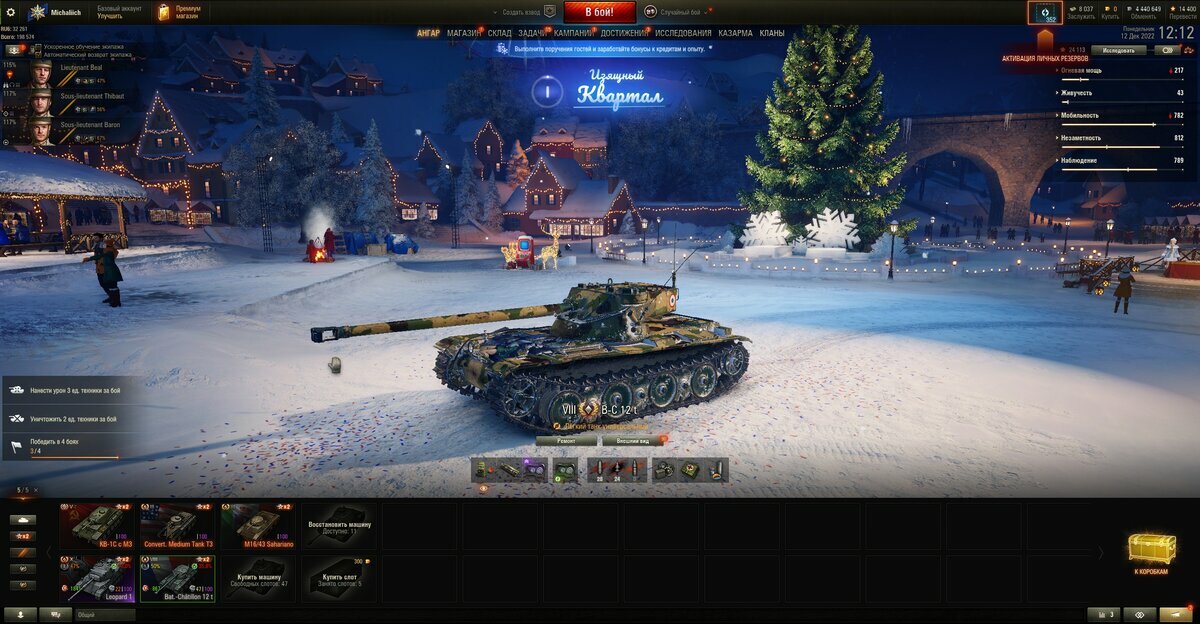This screenshot has width=1200, height=624.
Task: Show the Исследования tab
Action: (x=683, y=33)
